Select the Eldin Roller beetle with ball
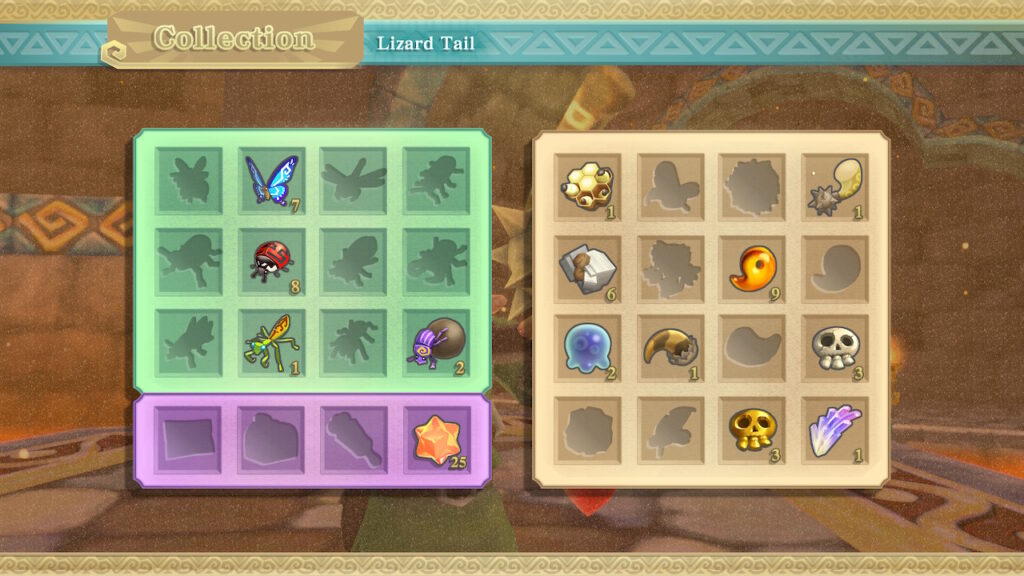Screen dimensions: 1024x576 (x=436, y=343)
